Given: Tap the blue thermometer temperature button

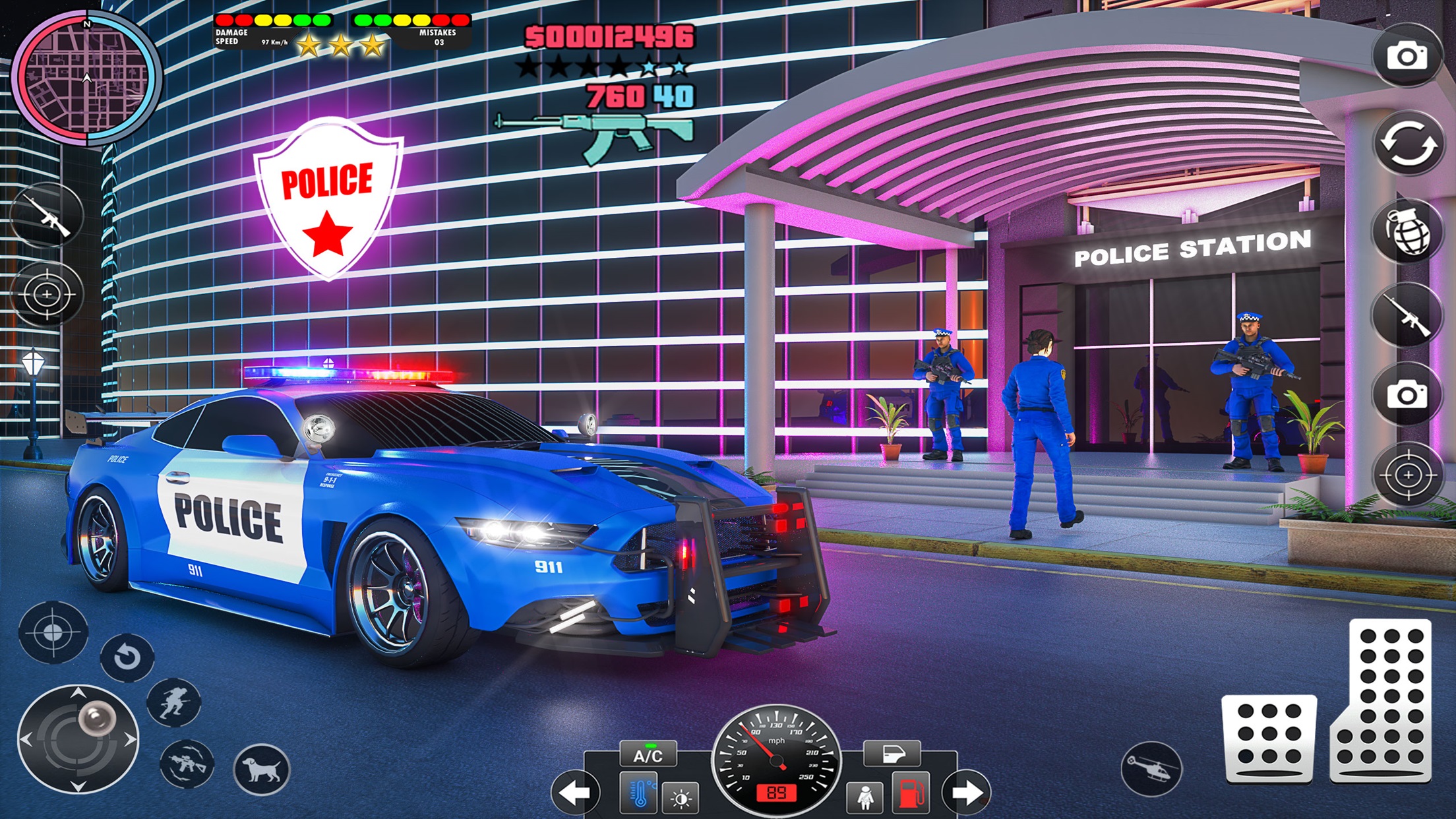Looking at the screenshot, I should 639,793.
